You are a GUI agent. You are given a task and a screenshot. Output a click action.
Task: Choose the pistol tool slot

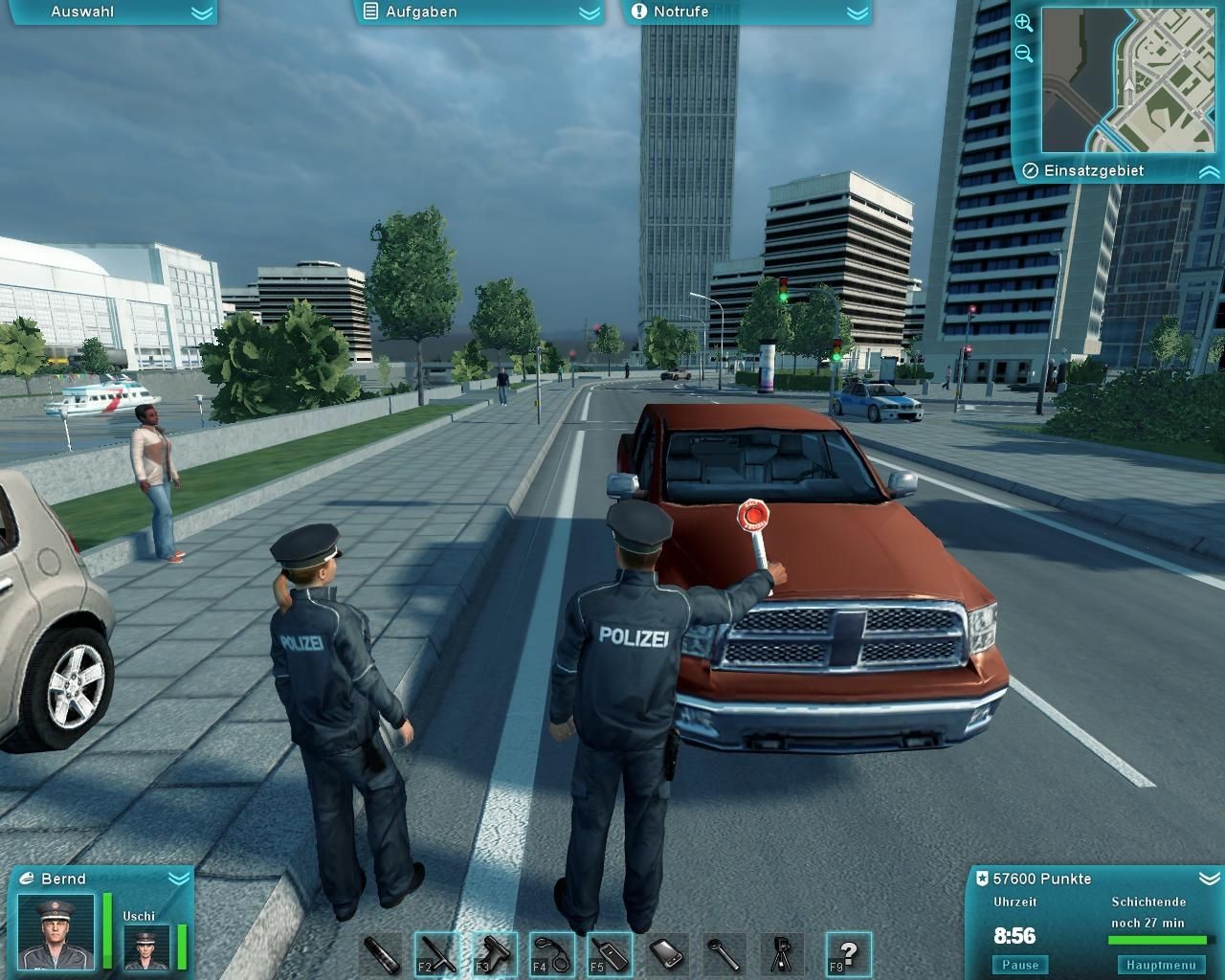click(x=495, y=954)
